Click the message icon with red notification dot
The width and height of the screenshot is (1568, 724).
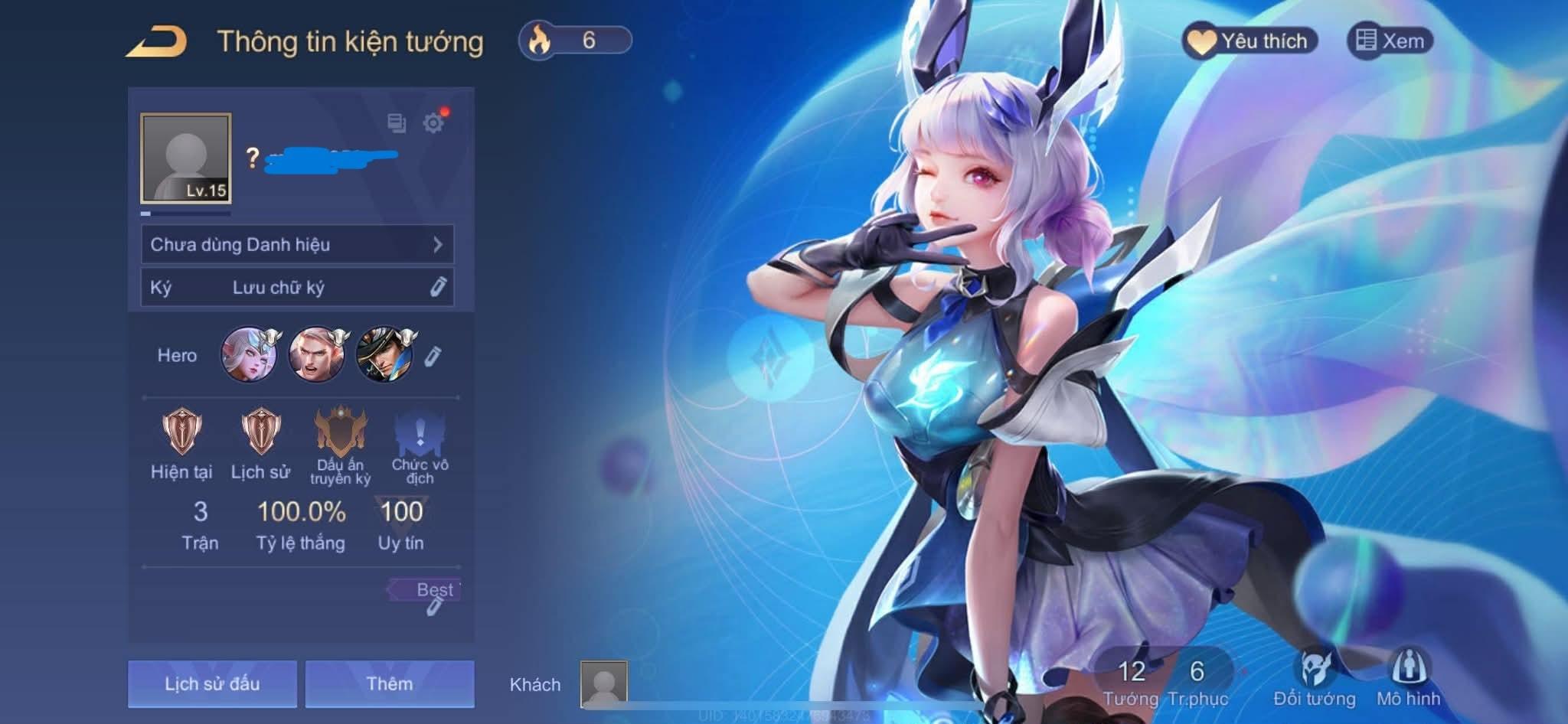pyautogui.click(x=396, y=121)
